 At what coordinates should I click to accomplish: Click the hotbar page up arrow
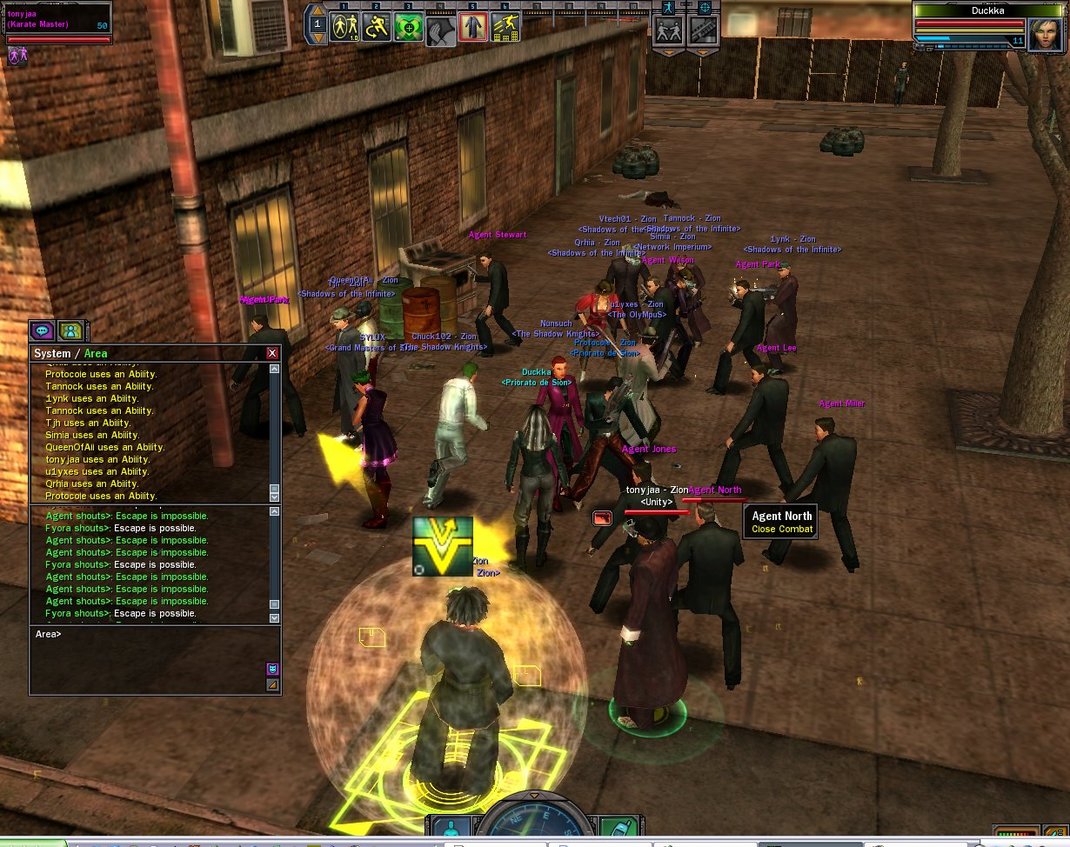(x=317, y=9)
